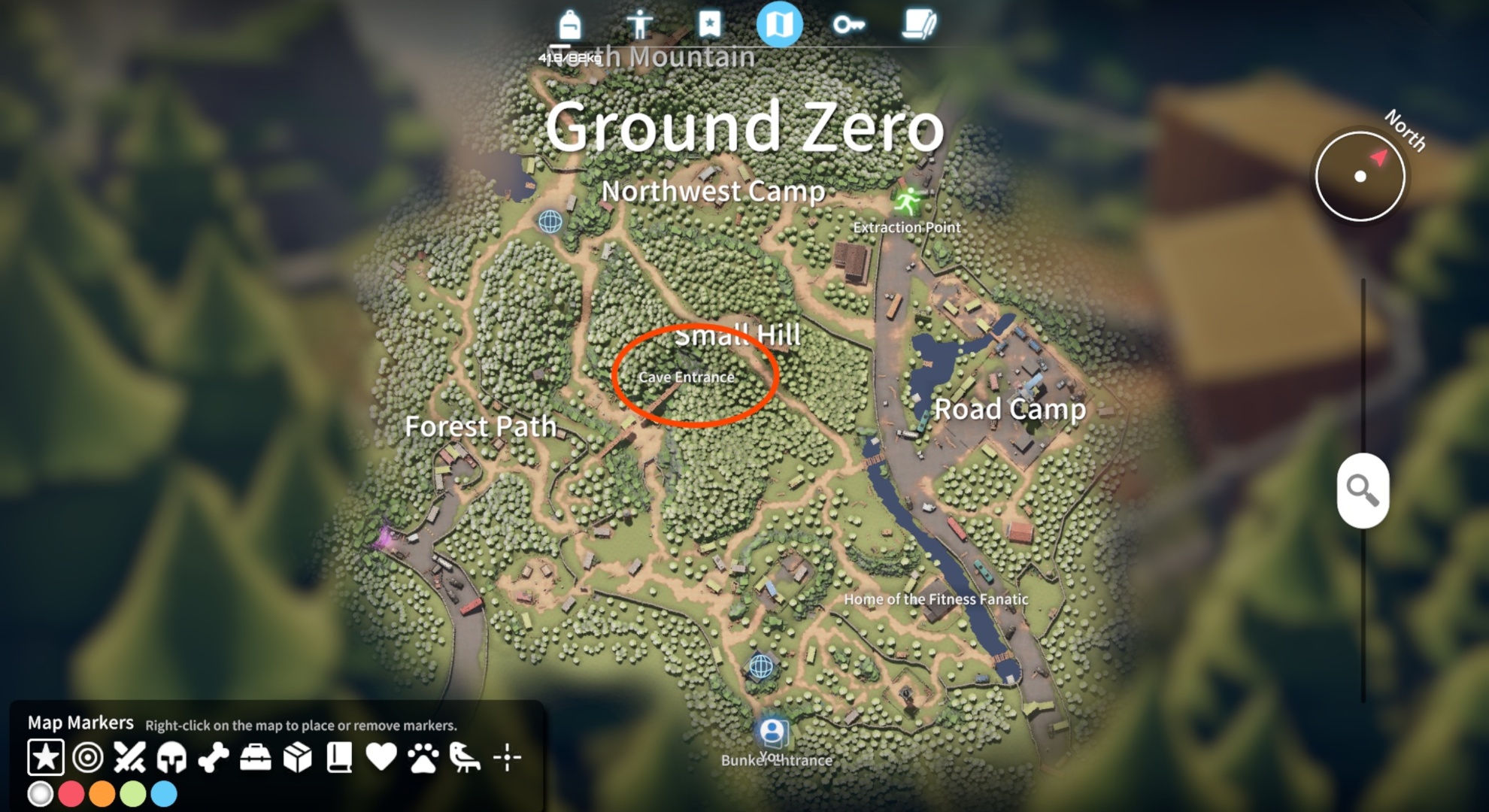The height and width of the screenshot is (812, 1489).
Task: Select the bone marker icon
Action: [x=214, y=759]
